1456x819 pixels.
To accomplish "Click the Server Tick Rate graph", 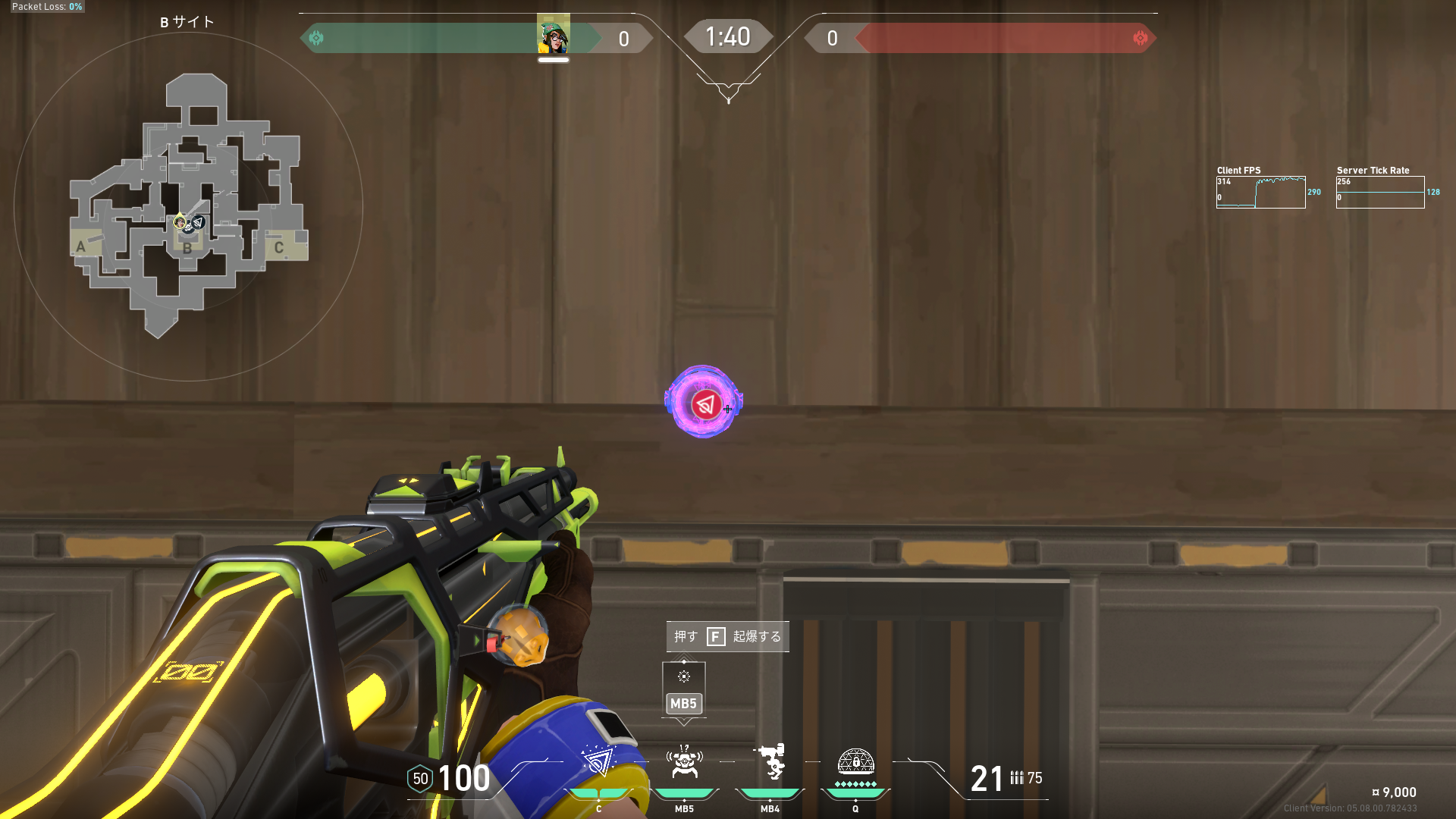I will (x=1379, y=192).
